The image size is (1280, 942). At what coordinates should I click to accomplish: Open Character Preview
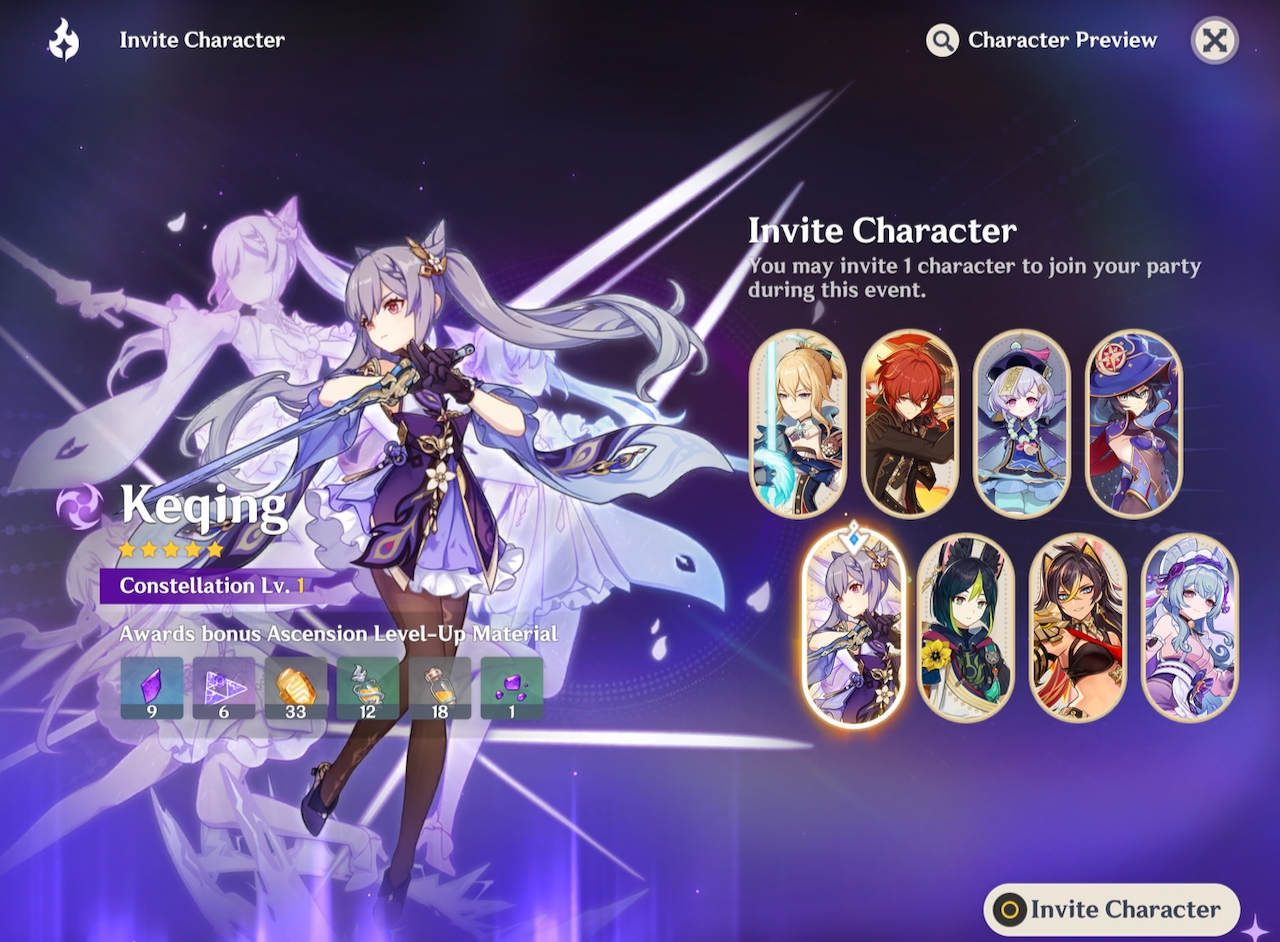[1043, 41]
